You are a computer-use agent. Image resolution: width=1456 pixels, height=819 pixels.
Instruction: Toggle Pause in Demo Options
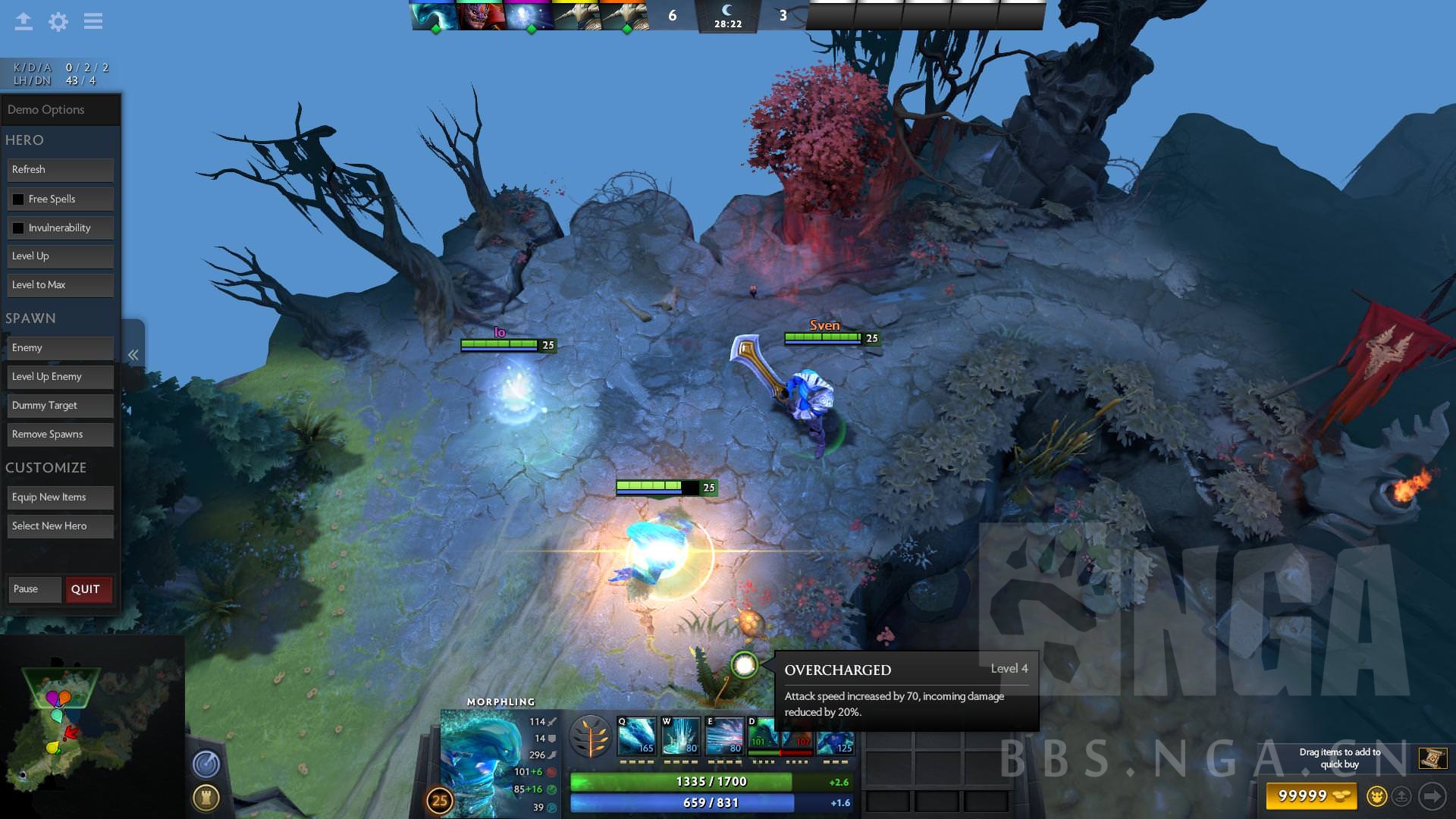[x=34, y=589]
